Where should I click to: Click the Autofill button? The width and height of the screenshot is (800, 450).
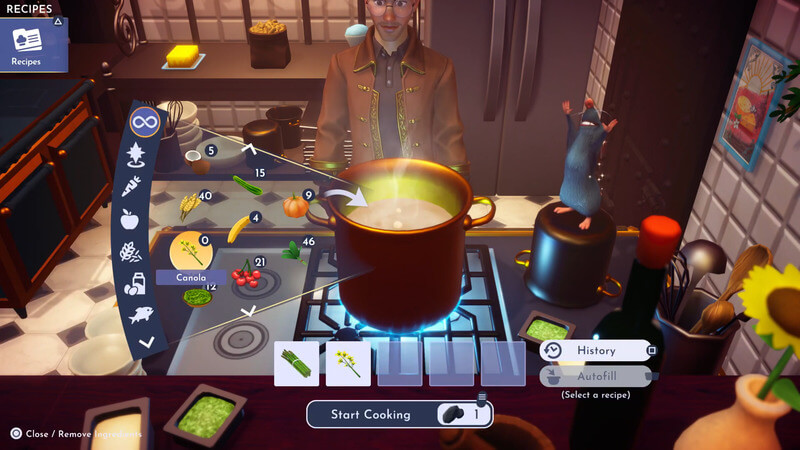click(596, 376)
